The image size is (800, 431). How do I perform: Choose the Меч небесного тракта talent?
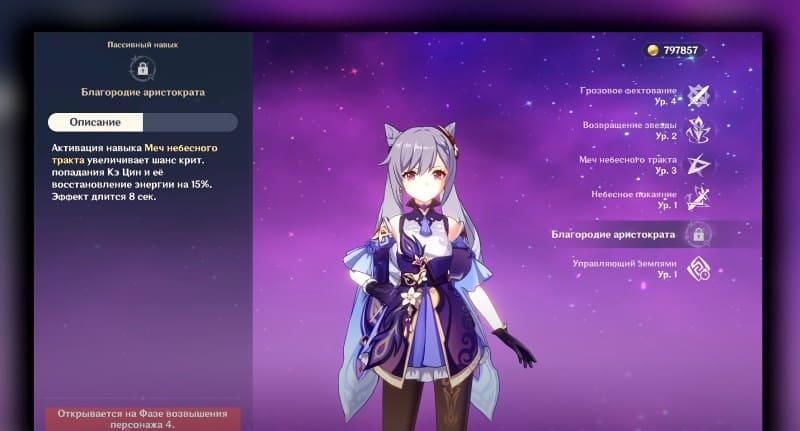(x=698, y=165)
